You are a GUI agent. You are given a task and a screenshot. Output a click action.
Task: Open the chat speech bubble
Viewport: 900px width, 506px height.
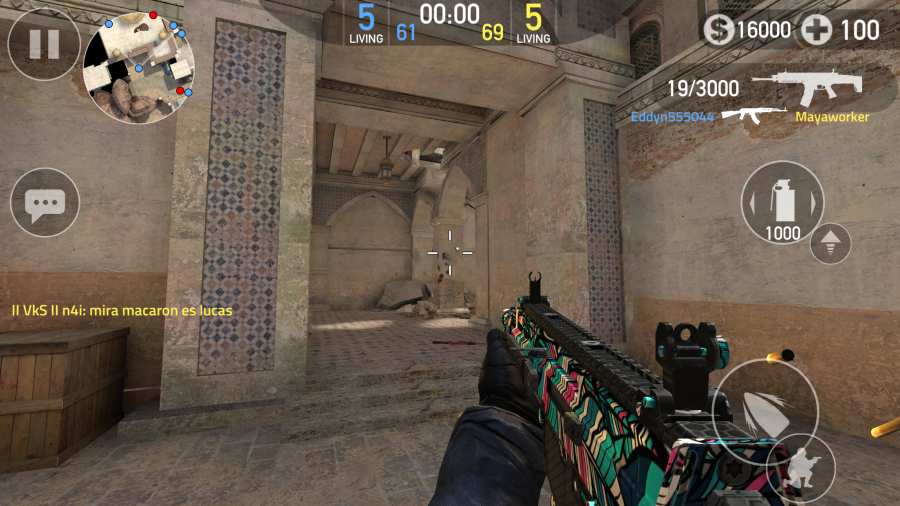pyautogui.click(x=45, y=203)
